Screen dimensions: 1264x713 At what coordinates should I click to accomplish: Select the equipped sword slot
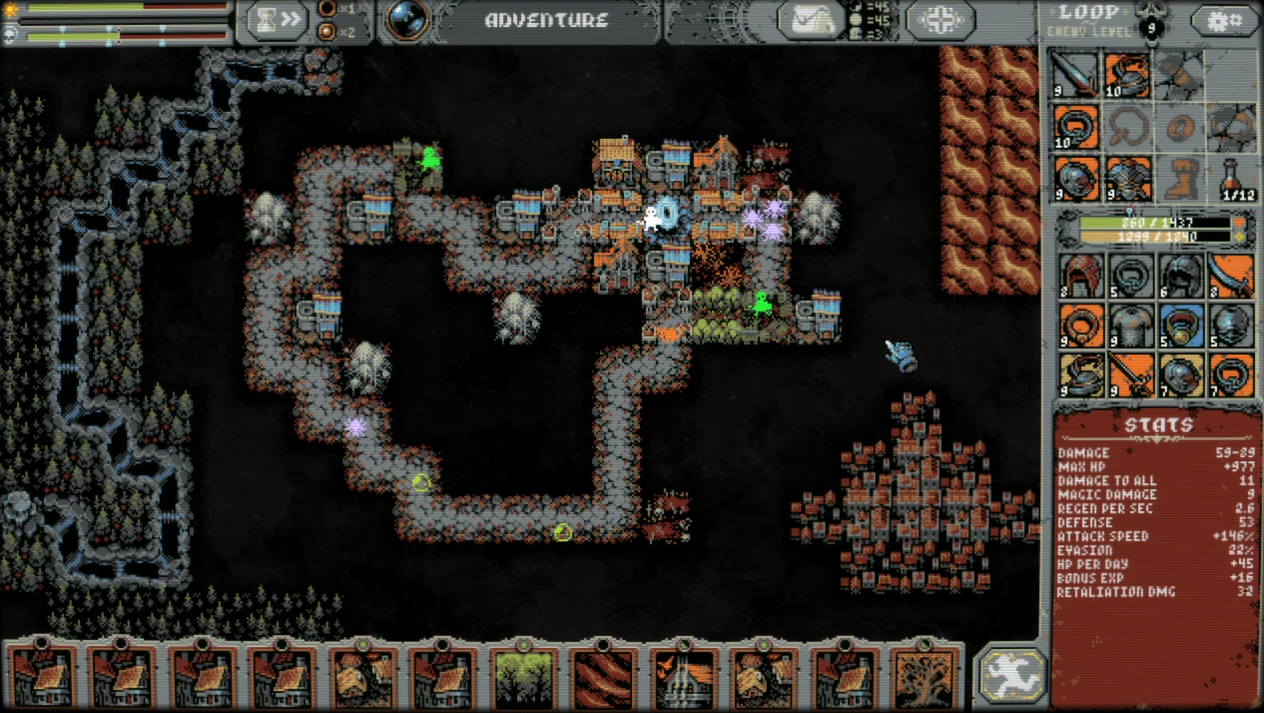coord(1076,76)
